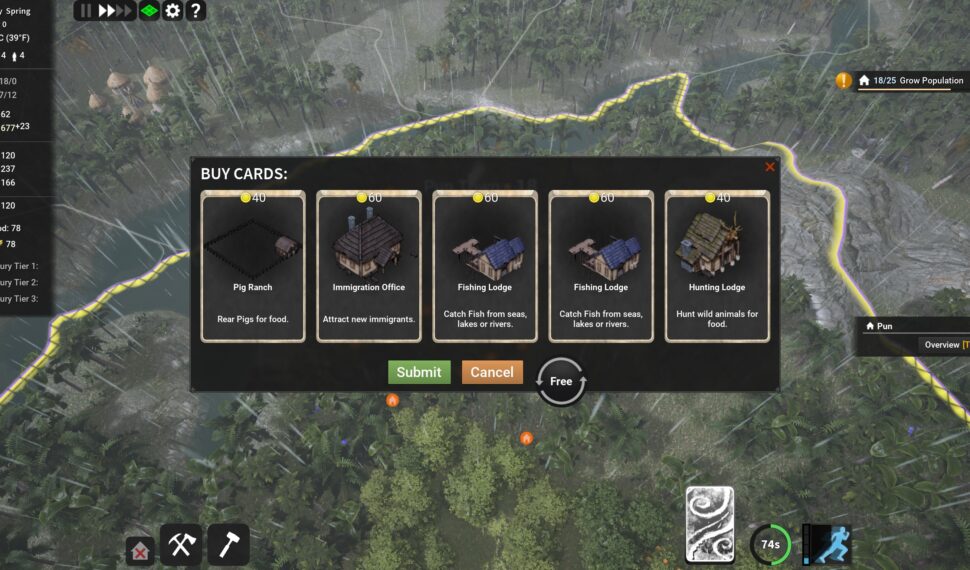Cancel the Buy Cards dialog
The width and height of the screenshot is (970, 570).
(492, 372)
